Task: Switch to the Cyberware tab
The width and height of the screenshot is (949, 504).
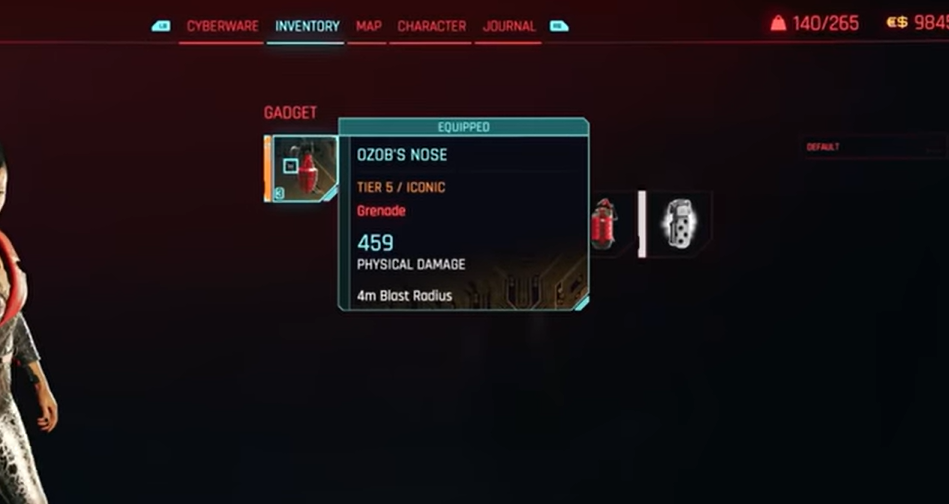Action: 222,26
